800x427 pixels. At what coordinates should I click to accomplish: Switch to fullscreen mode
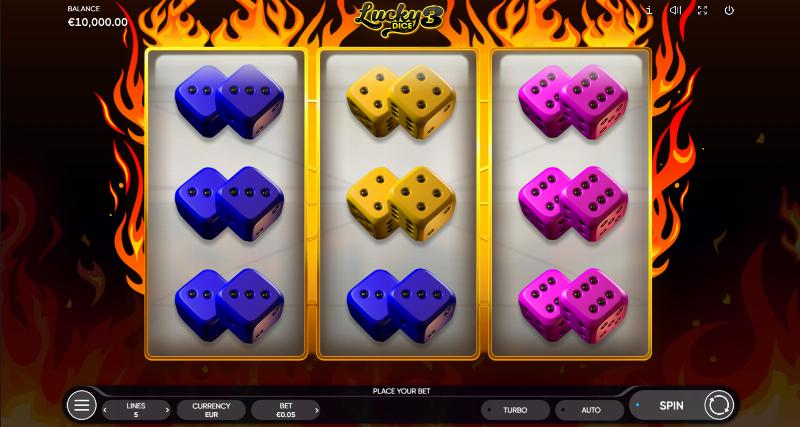click(x=702, y=10)
